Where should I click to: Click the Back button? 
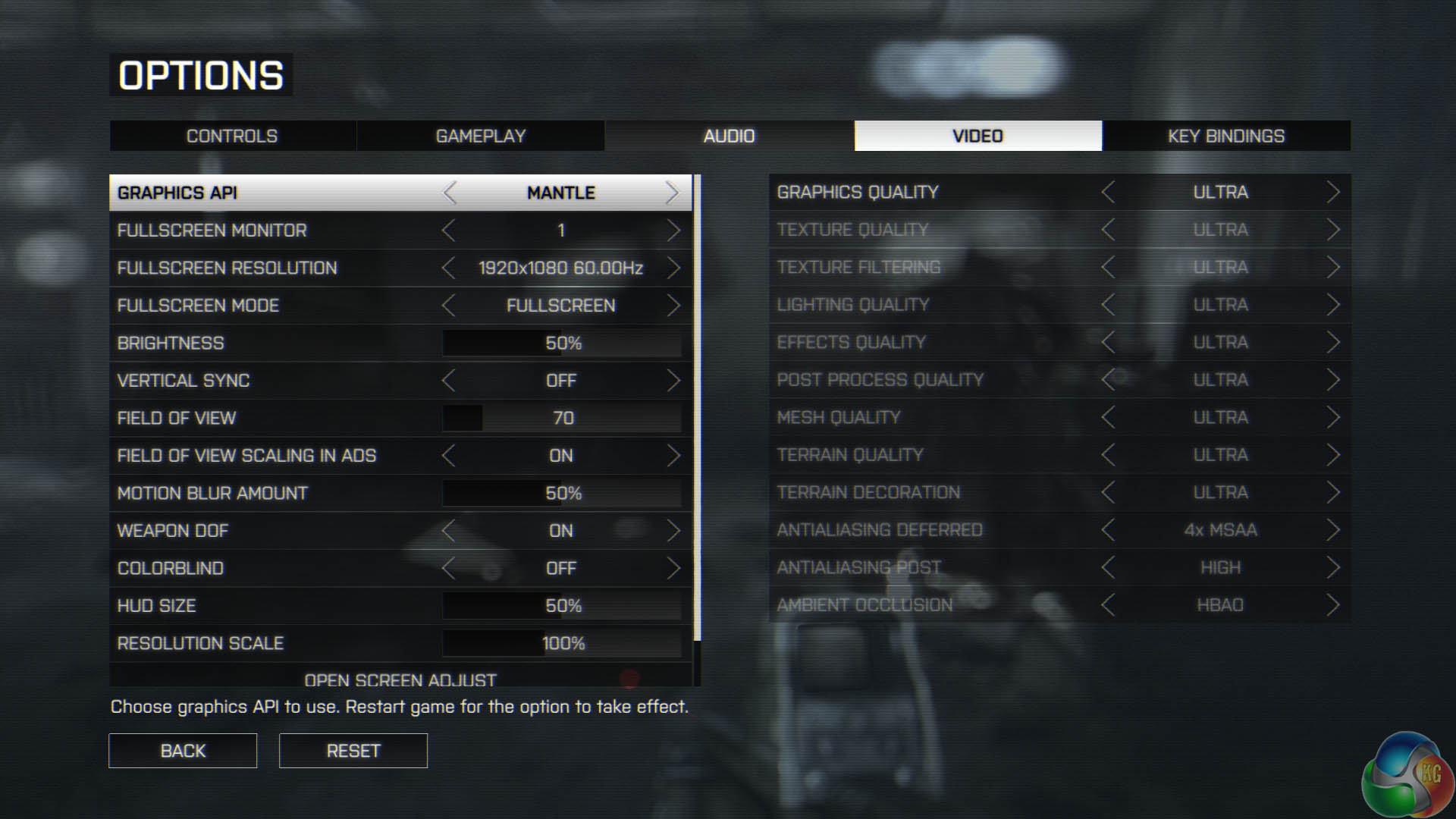[183, 751]
